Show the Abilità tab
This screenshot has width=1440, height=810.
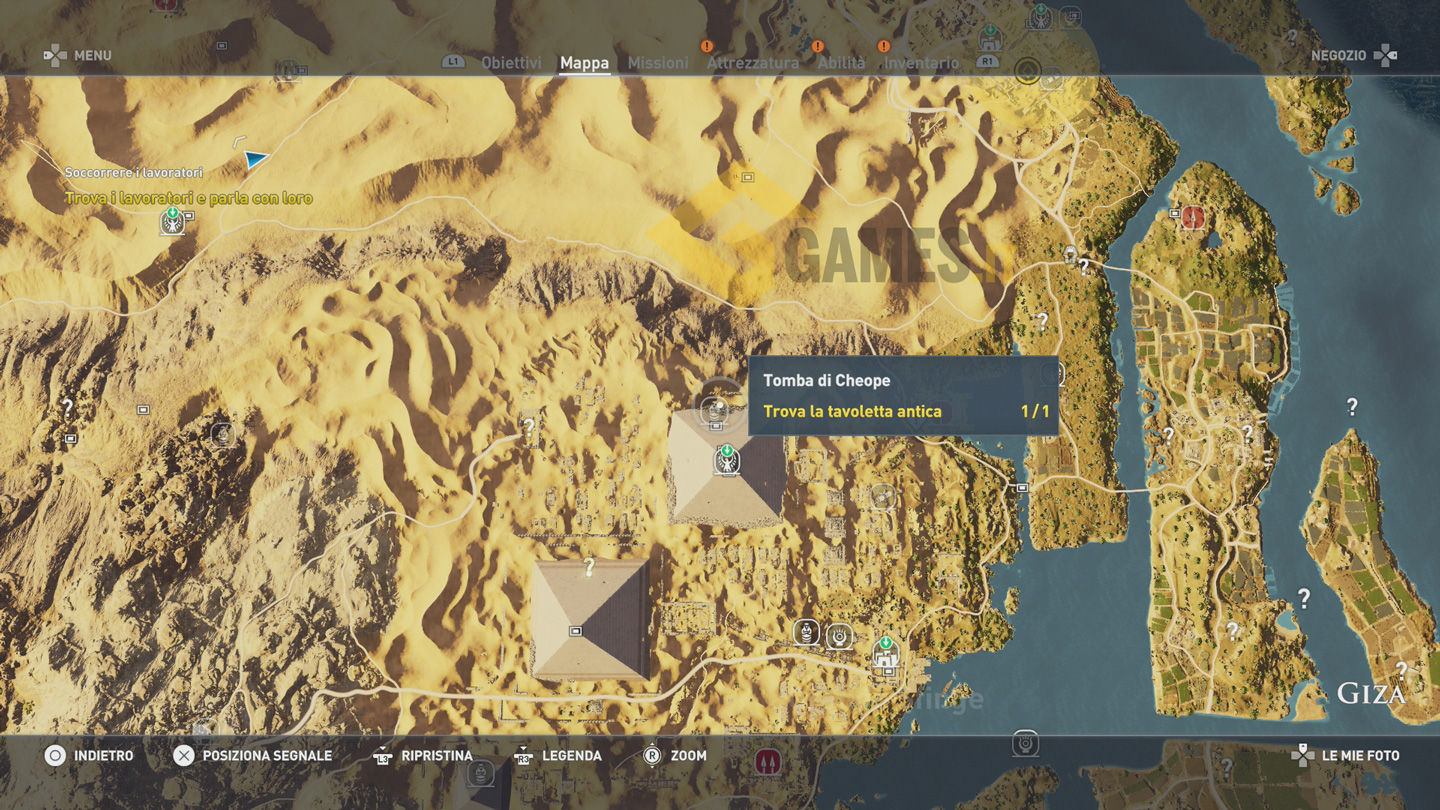tap(841, 63)
